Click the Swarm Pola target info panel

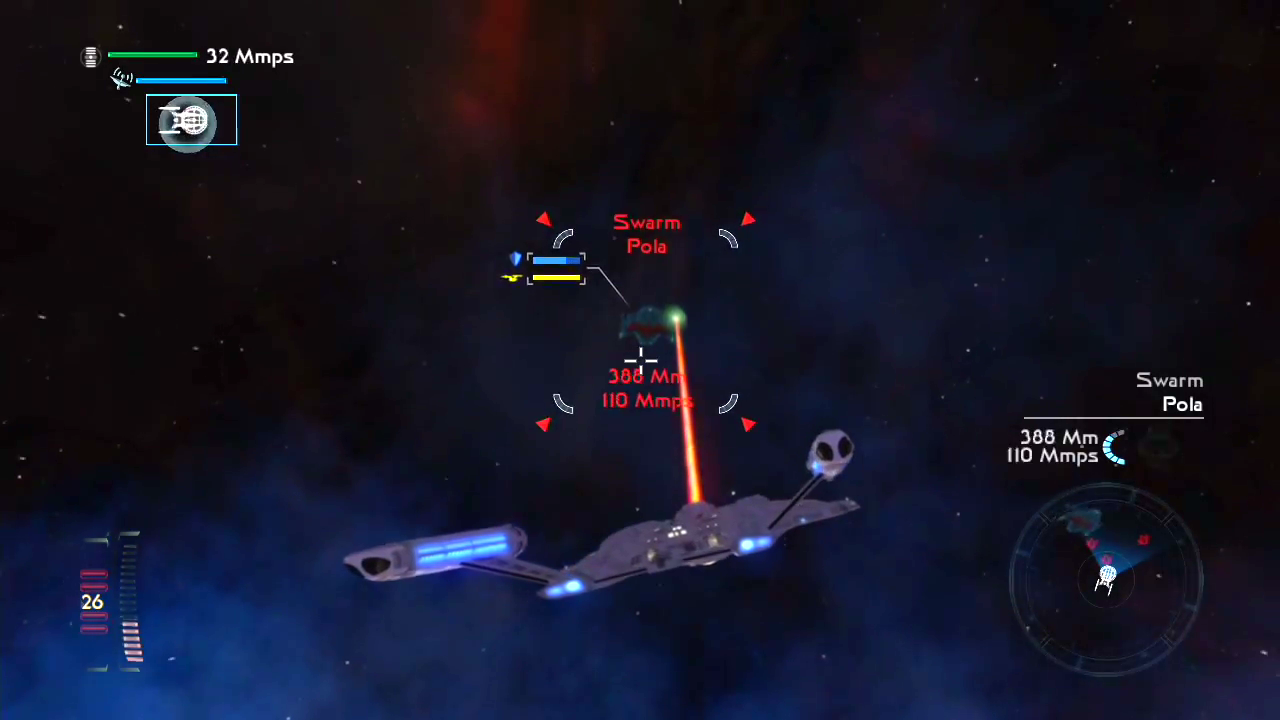click(x=1112, y=420)
